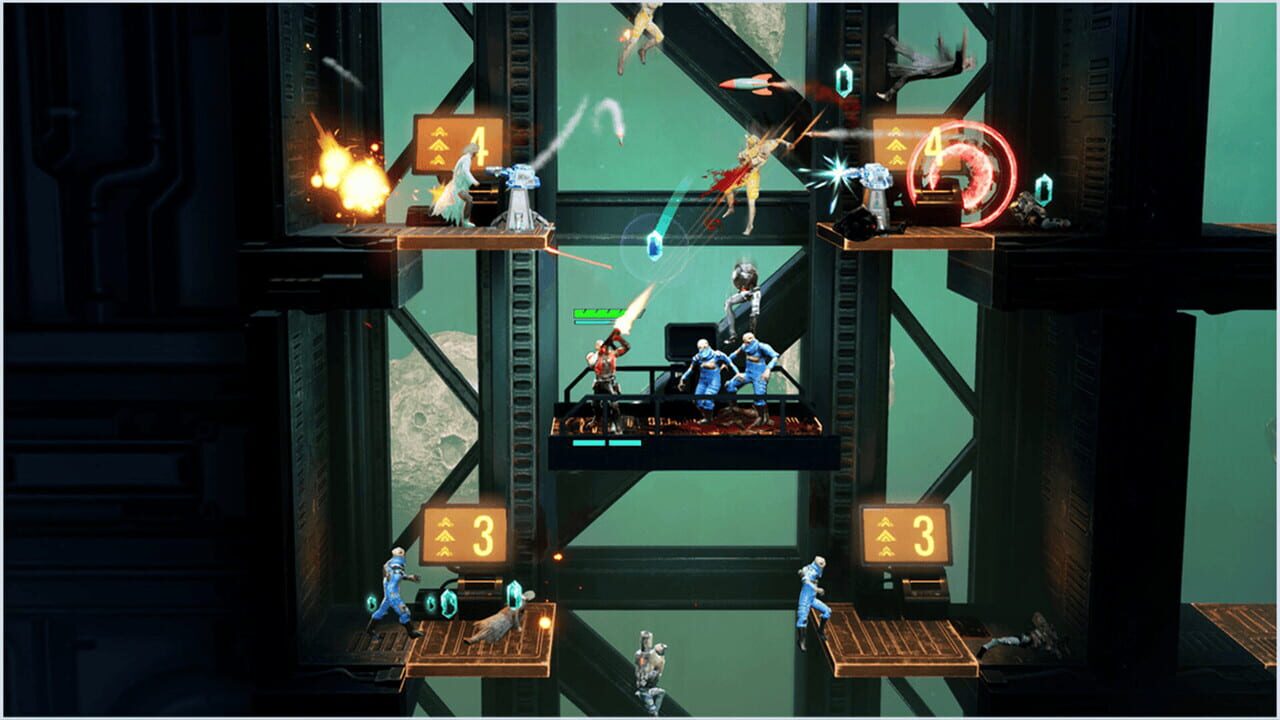
Task: Click the crystal near the upper-right platform edge
Action: pos(1042,190)
